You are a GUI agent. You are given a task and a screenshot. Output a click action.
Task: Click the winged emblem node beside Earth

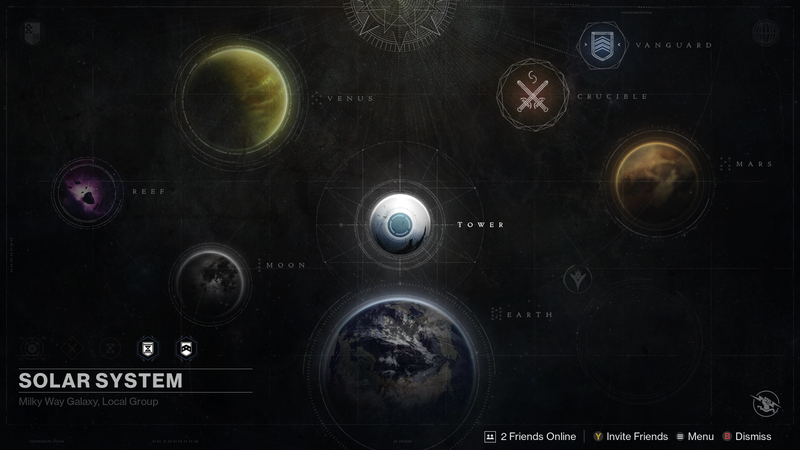[575, 276]
